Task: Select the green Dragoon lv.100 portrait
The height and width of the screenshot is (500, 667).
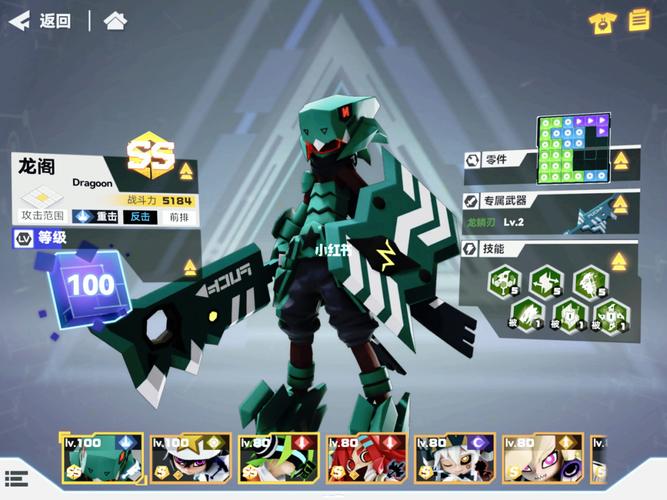Action: click(101, 459)
